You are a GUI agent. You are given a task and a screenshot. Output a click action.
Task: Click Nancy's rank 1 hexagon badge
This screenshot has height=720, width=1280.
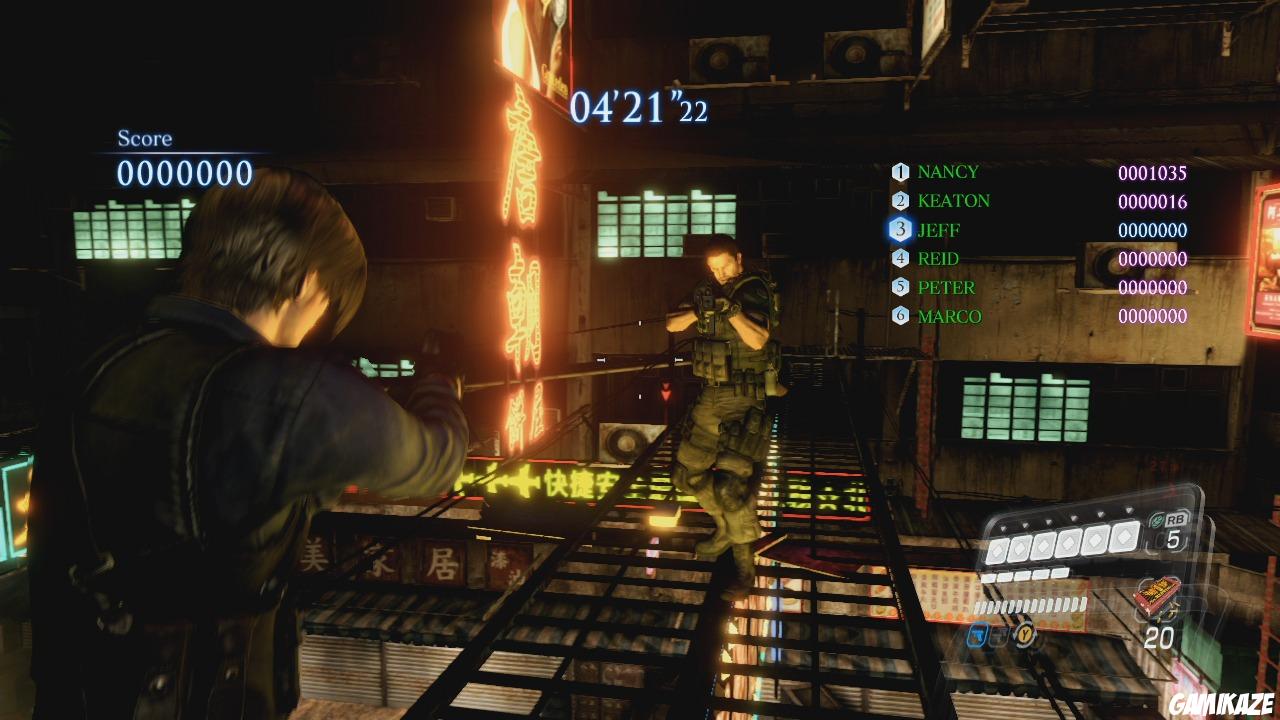point(901,171)
